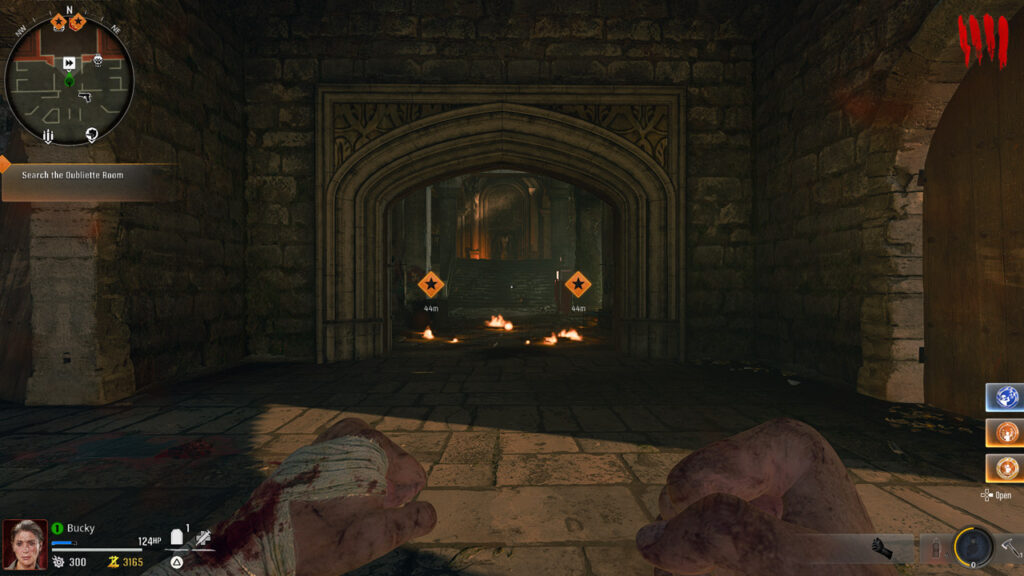Click the circular minimap

(69, 80)
